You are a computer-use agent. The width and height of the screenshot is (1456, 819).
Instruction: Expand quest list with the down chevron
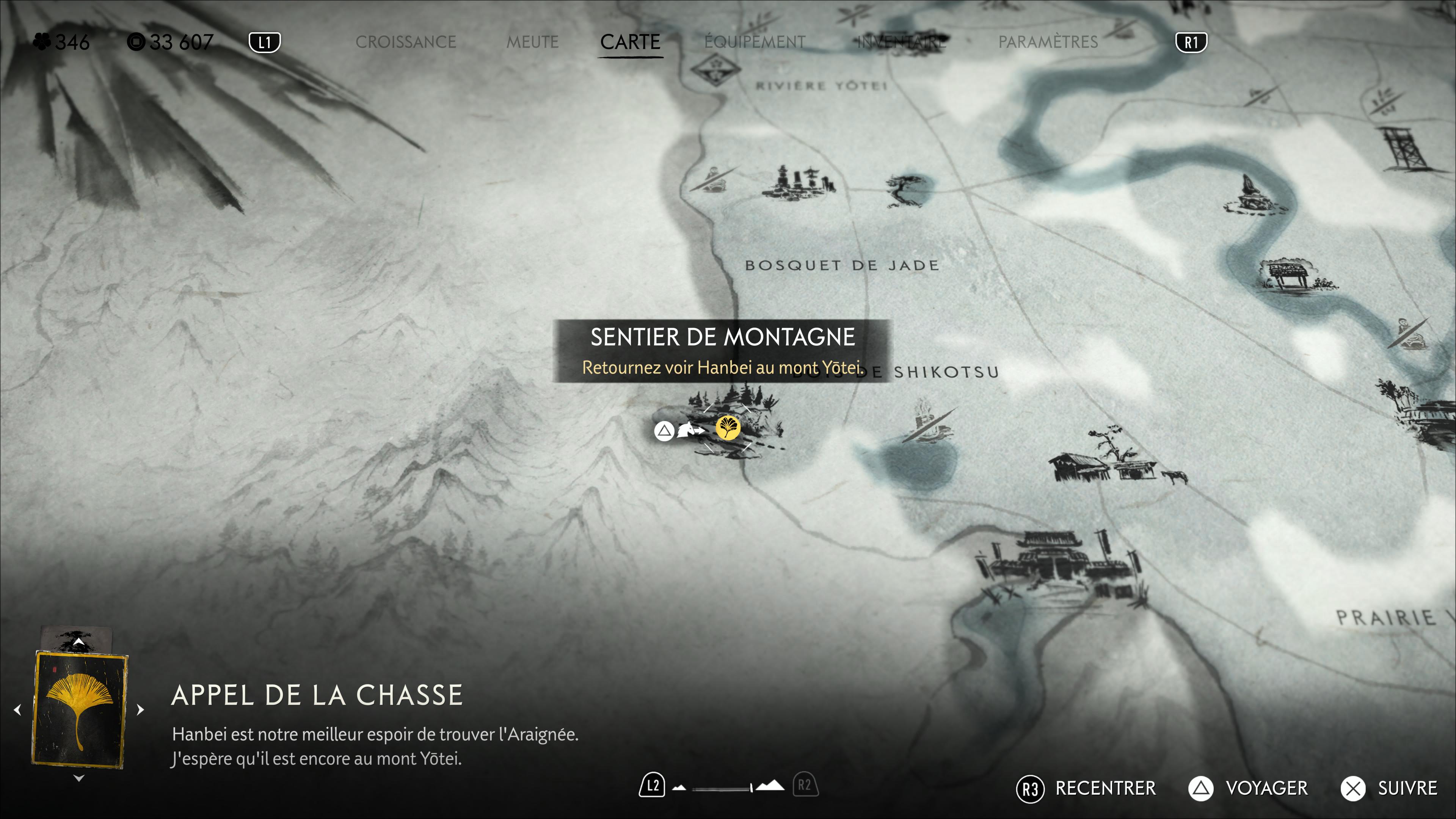tap(79, 778)
